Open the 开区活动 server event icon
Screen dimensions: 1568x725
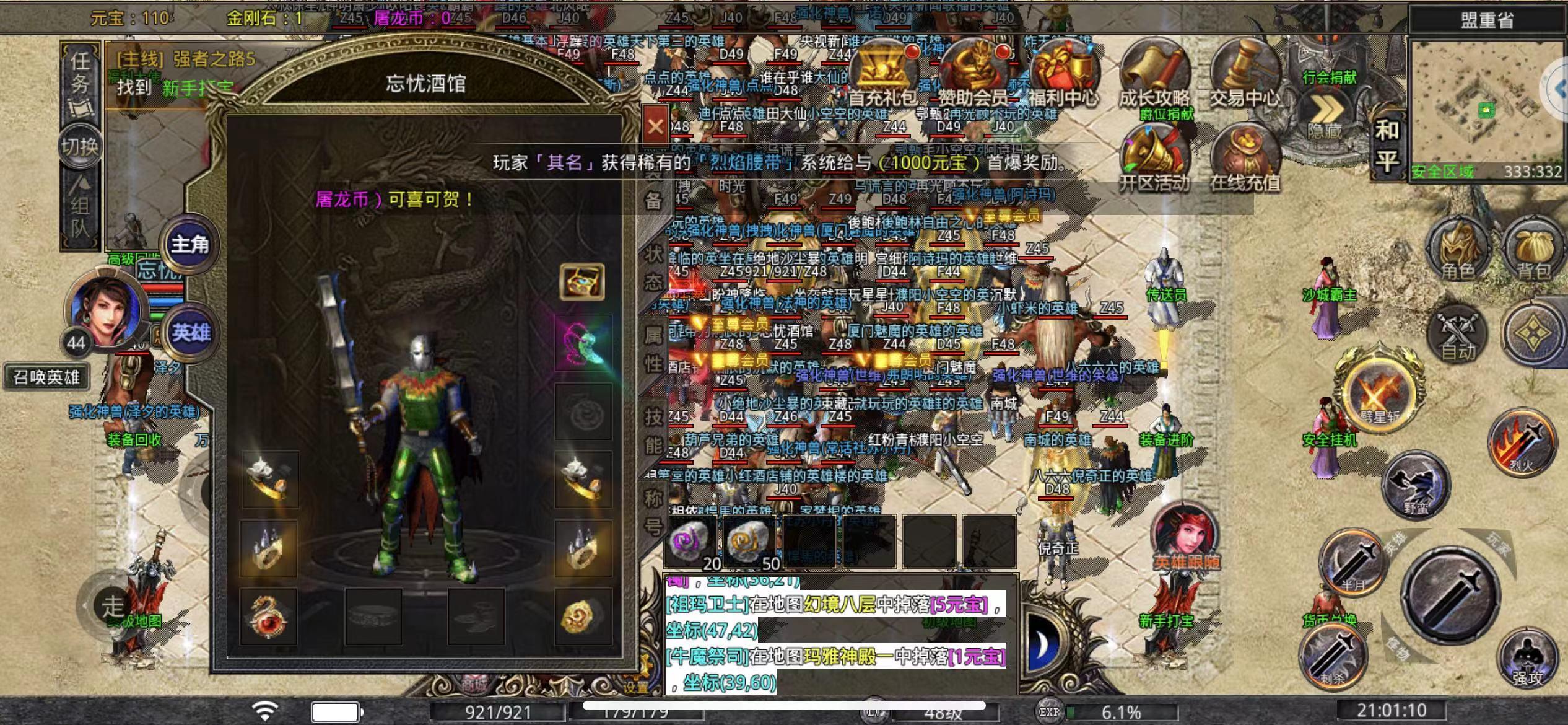(x=1154, y=156)
